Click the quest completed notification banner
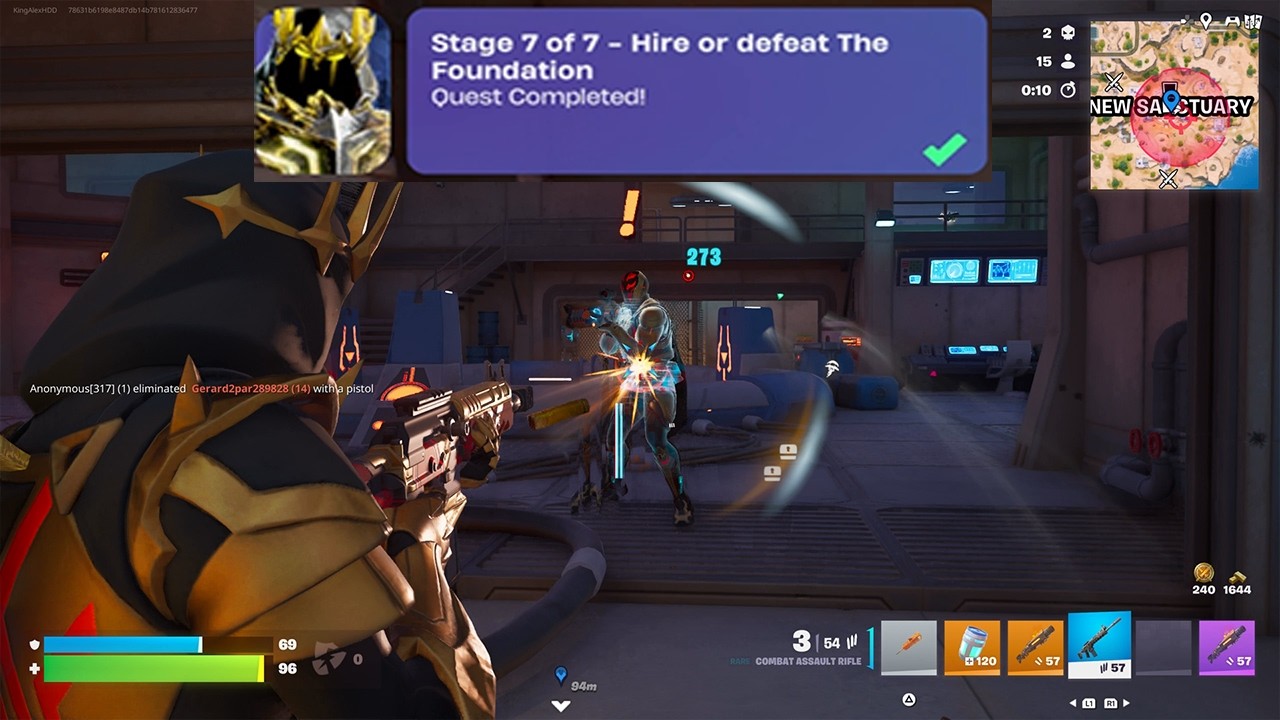The height and width of the screenshot is (720, 1280). click(696, 92)
